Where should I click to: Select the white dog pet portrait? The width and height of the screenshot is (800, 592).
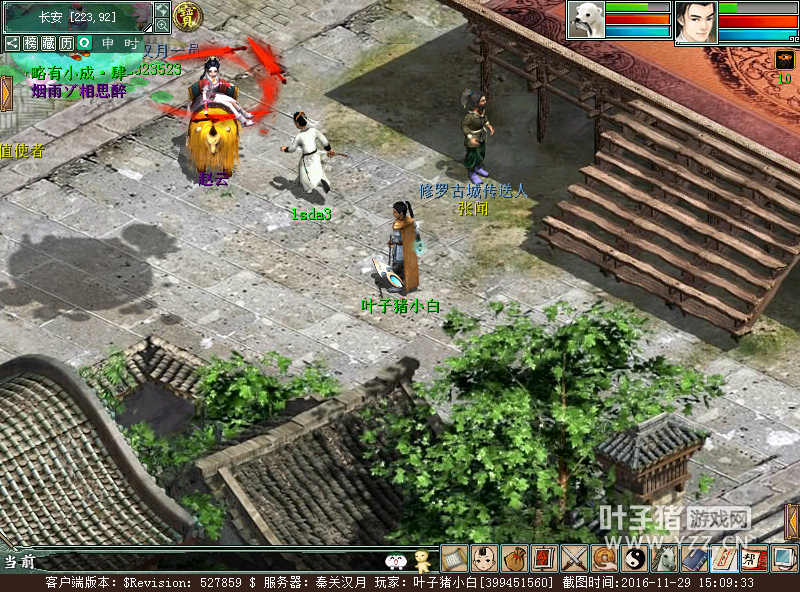coord(585,20)
